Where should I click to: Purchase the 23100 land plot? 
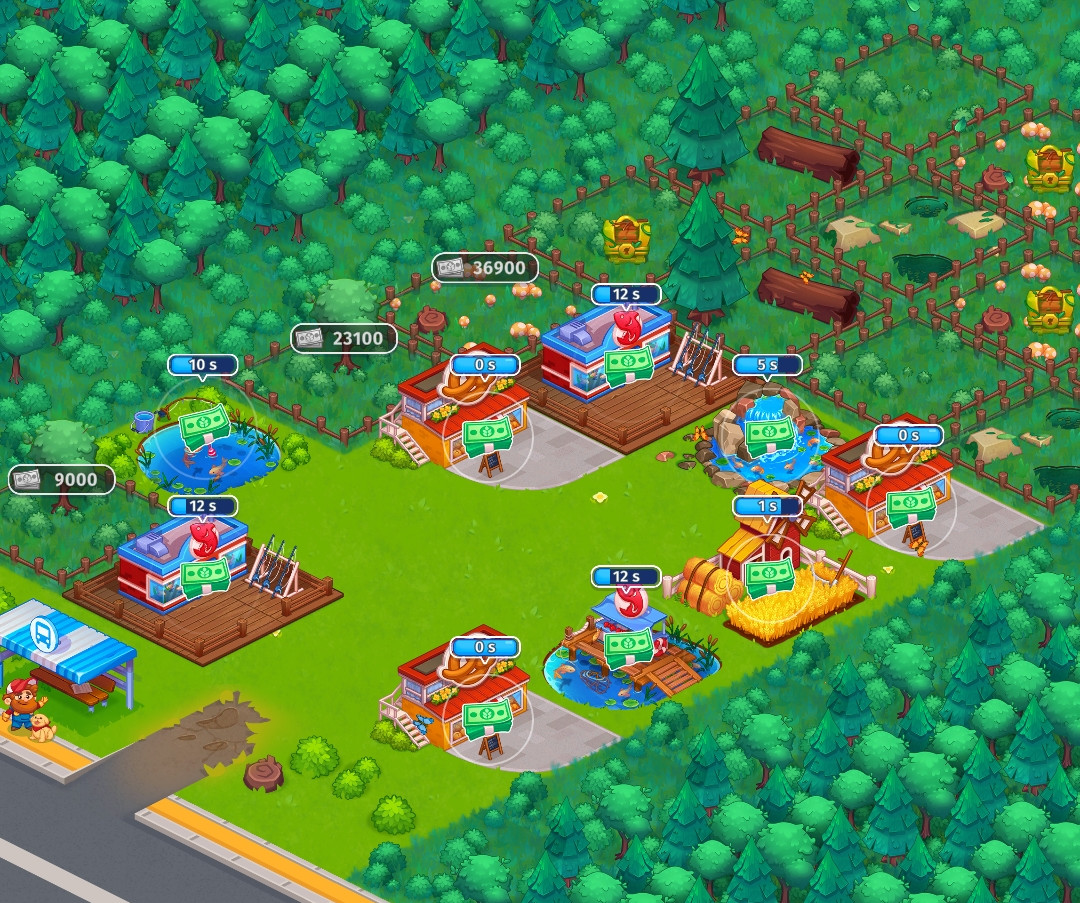[x=343, y=339]
